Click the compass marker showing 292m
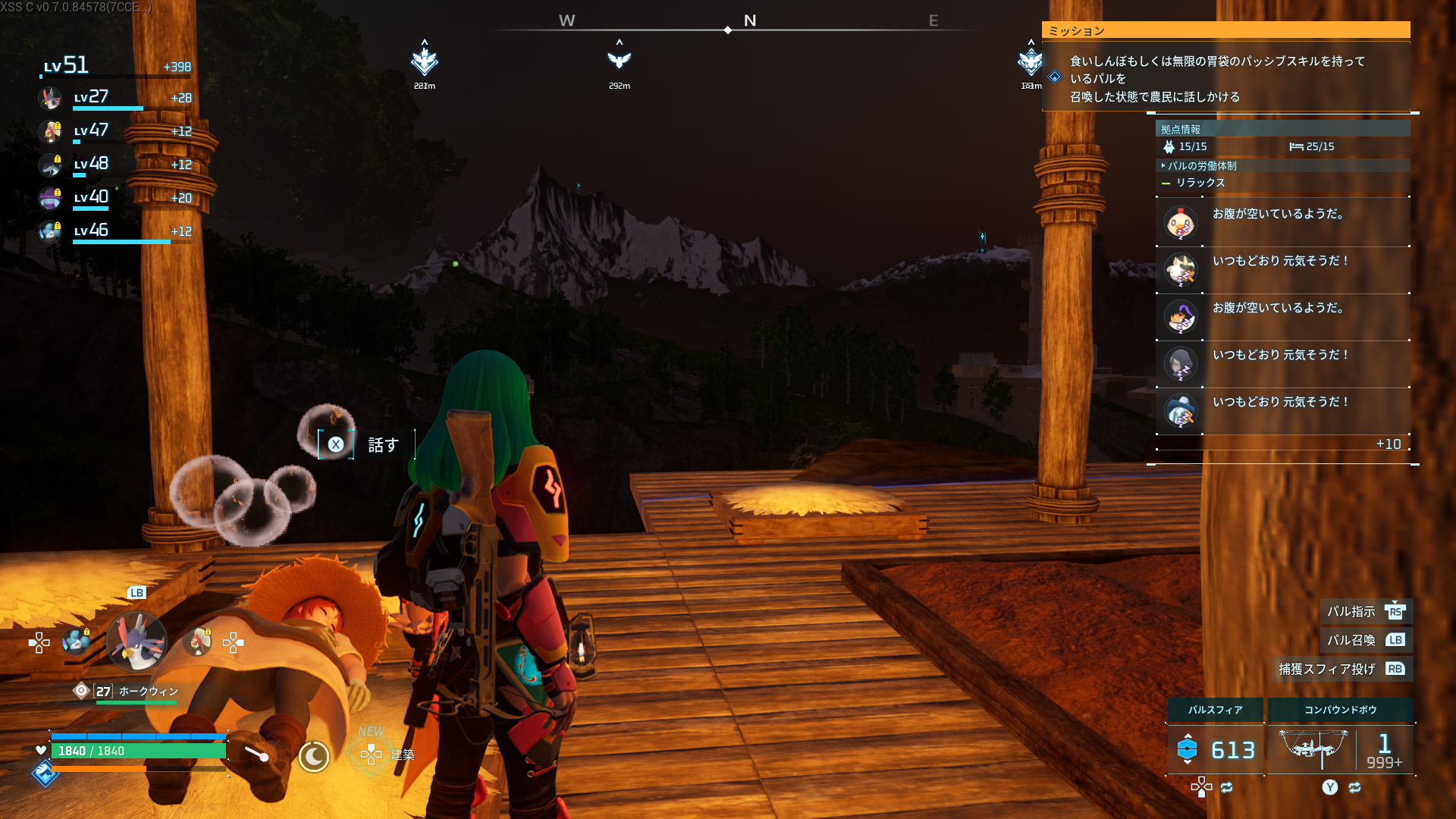 click(x=620, y=59)
